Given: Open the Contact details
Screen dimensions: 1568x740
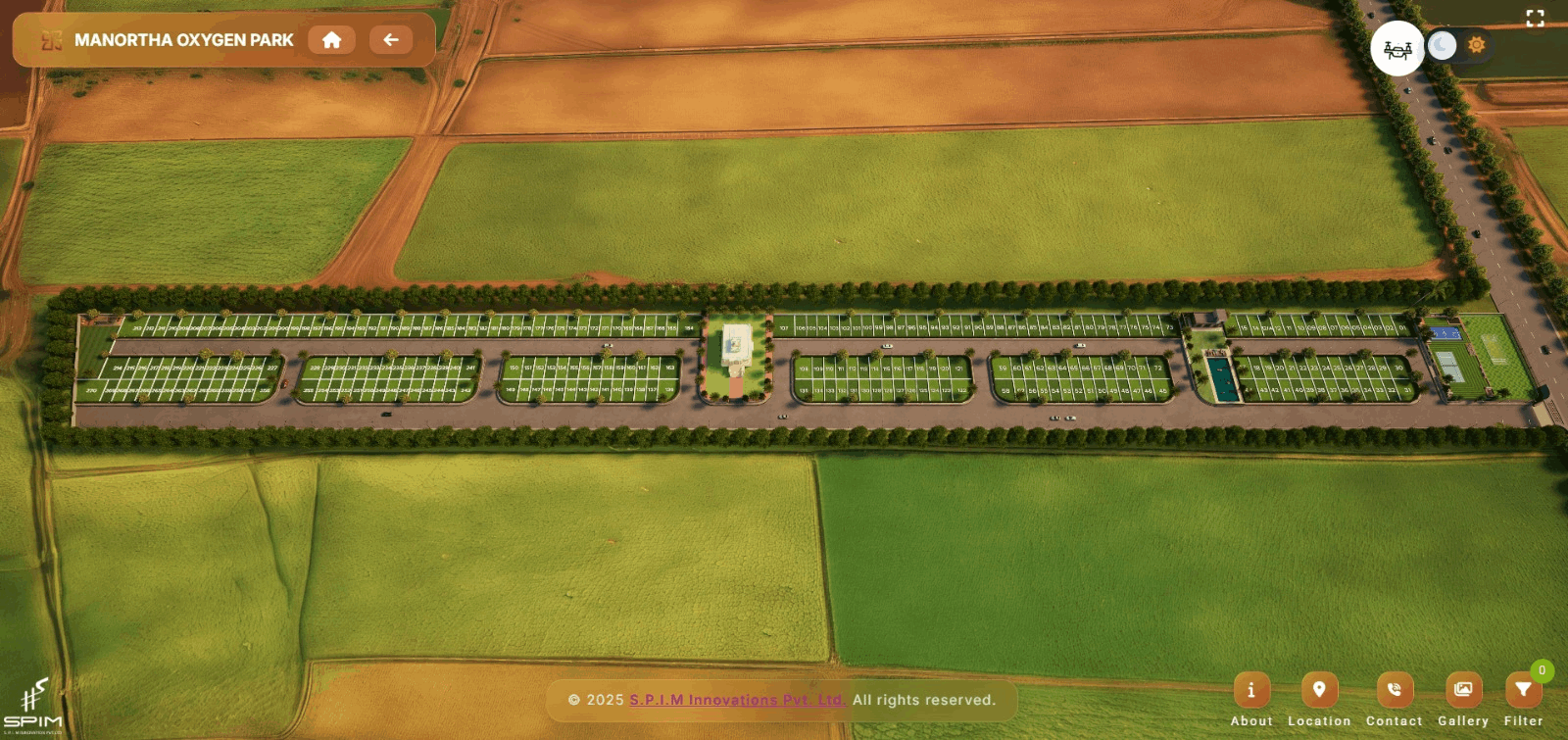Looking at the screenshot, I should pyautogui.click(x=1394, y=691).
